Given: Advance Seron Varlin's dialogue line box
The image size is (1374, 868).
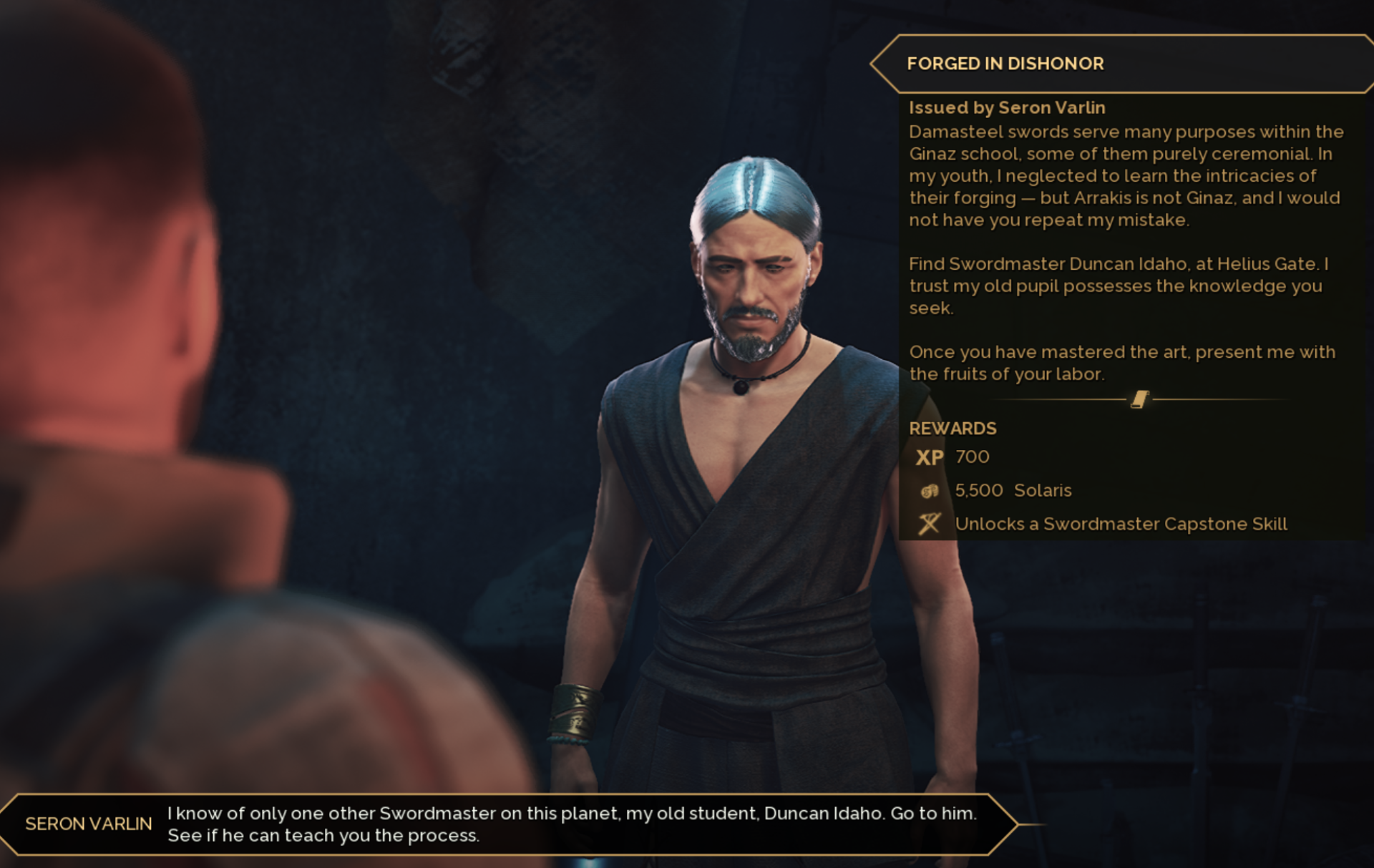Looking at the screenshot, I should 508,824.
